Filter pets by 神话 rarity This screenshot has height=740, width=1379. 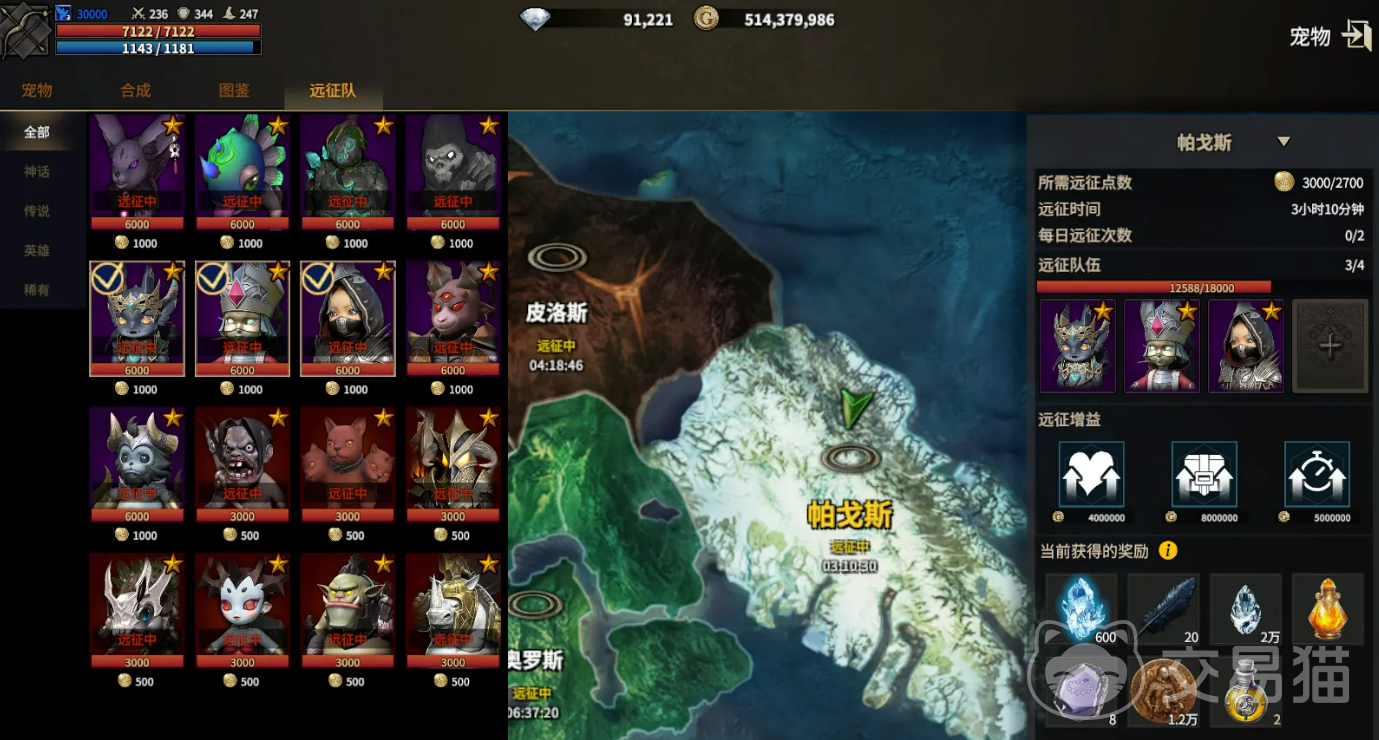(37, 172)
